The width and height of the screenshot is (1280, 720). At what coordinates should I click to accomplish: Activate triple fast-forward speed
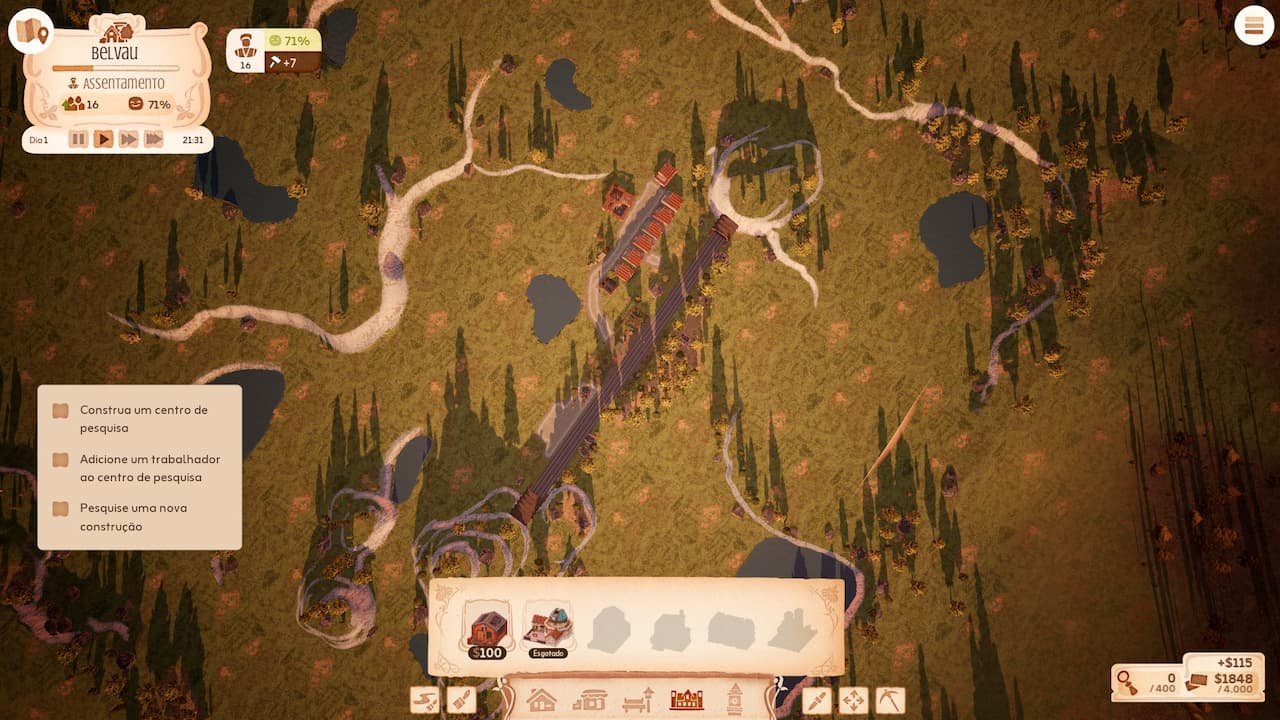coord(153,139)
